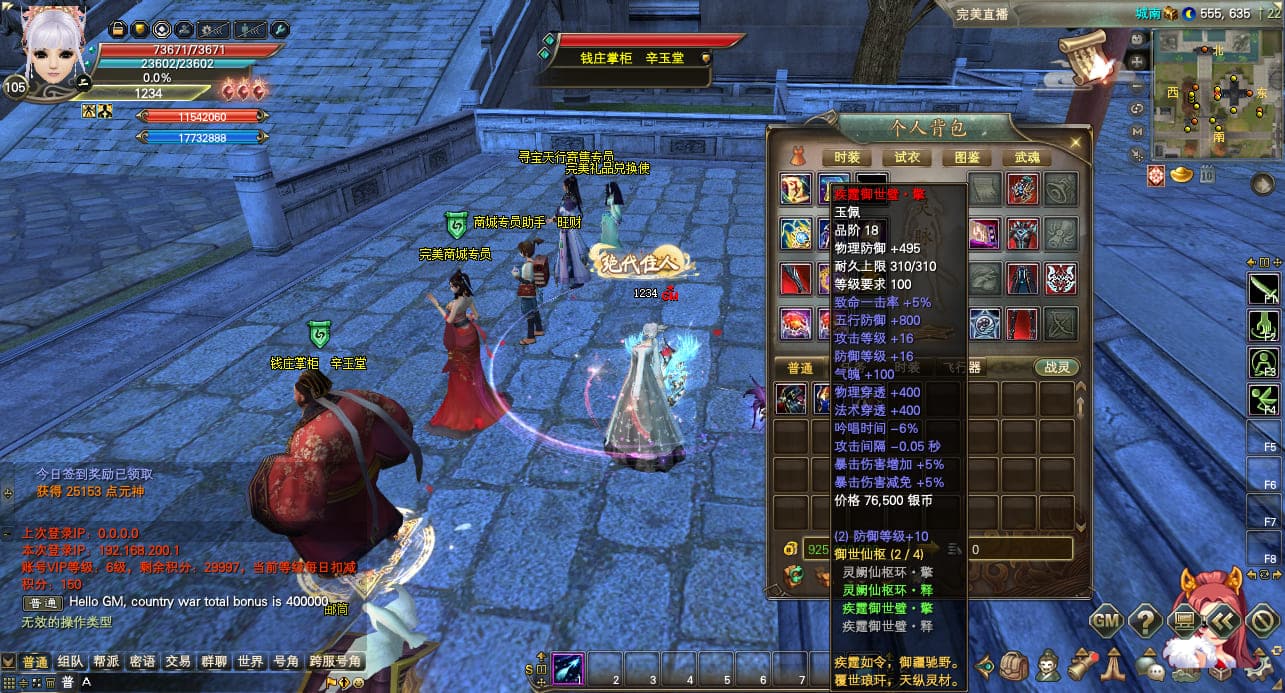Activate the blue feather skill in hotbar slot 1
Screen dimensions: 1285x693
click(x=568, y=667)
